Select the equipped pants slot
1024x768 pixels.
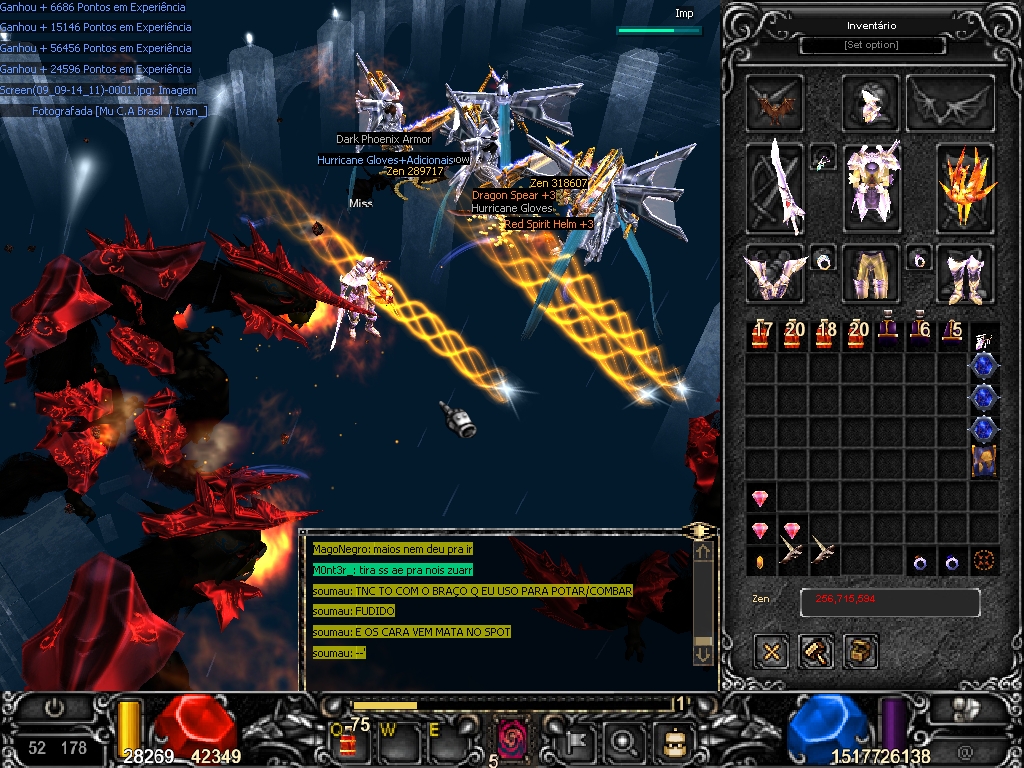click(x=872, y=273)
